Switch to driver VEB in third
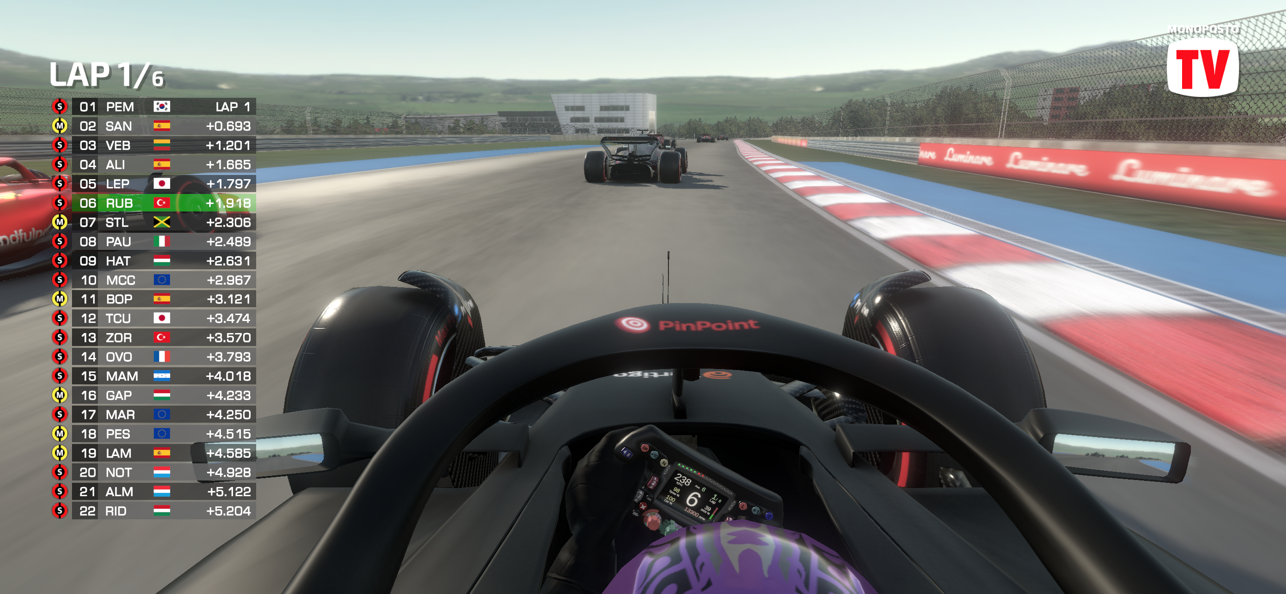This screenshot has width=1286, height=594. [x=155, y=145]
